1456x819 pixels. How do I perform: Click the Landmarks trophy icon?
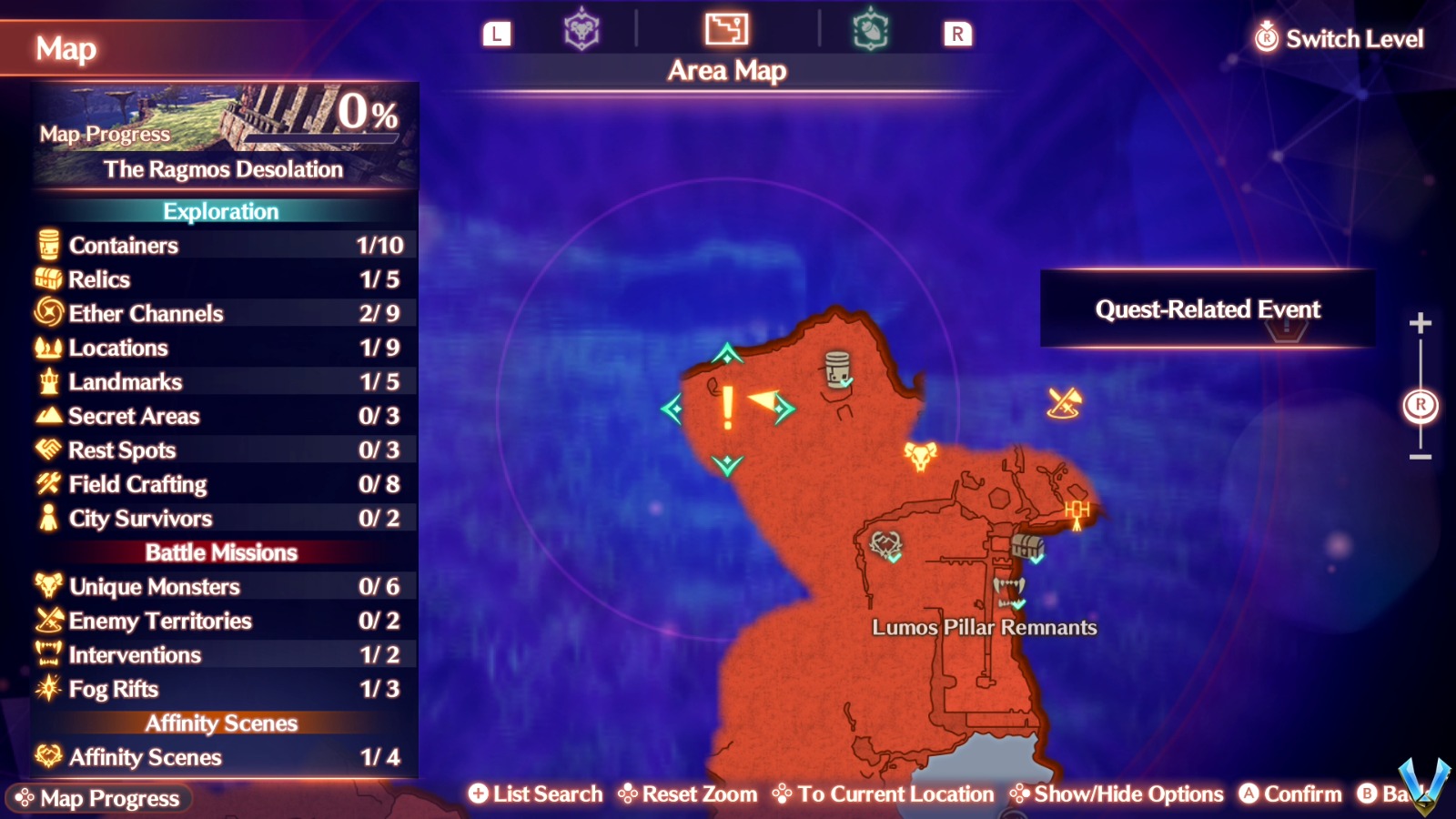pyautogui.click(x=47, y=381)
